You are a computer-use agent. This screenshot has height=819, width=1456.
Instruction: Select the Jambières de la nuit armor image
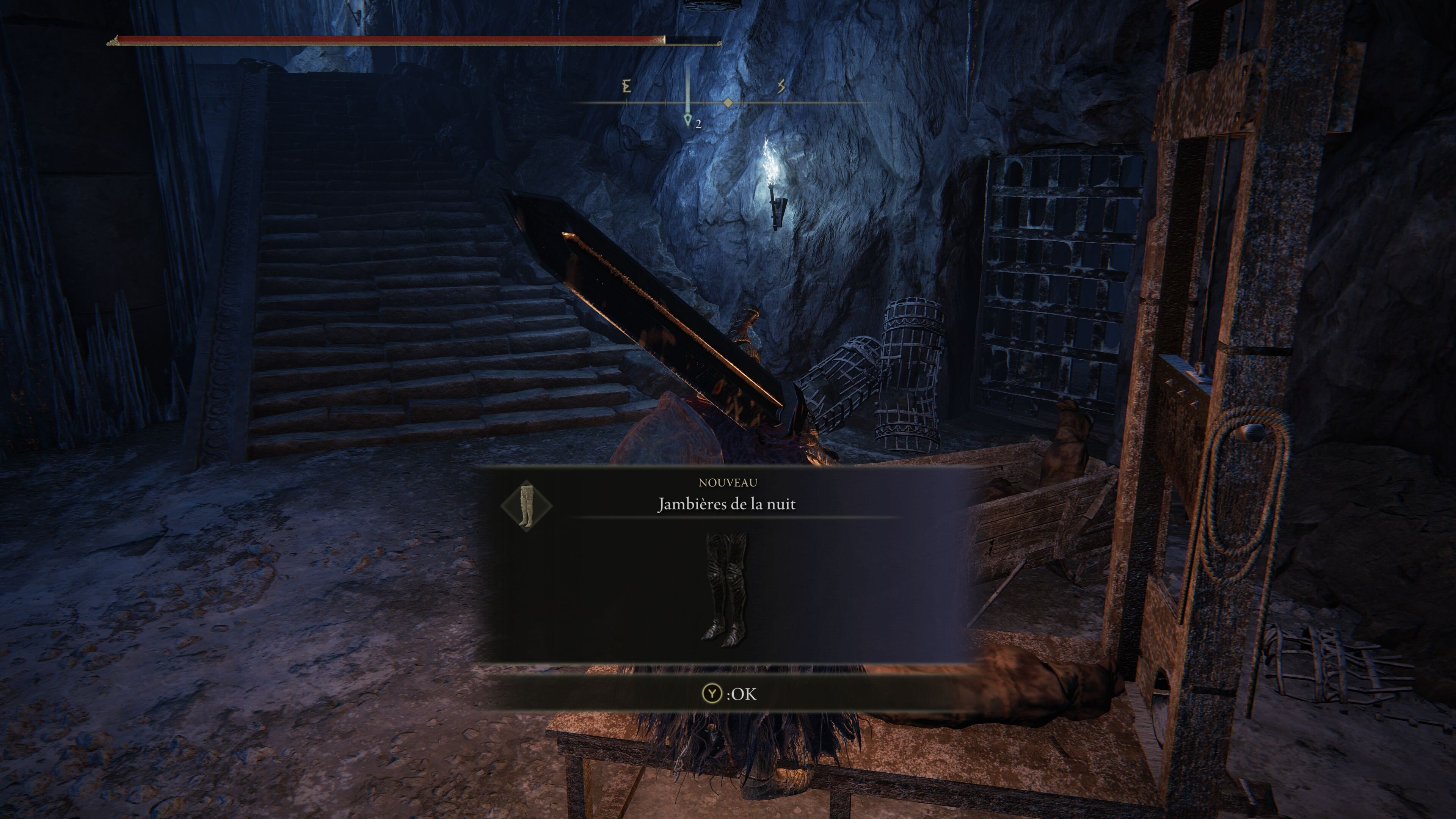point(726,590)
